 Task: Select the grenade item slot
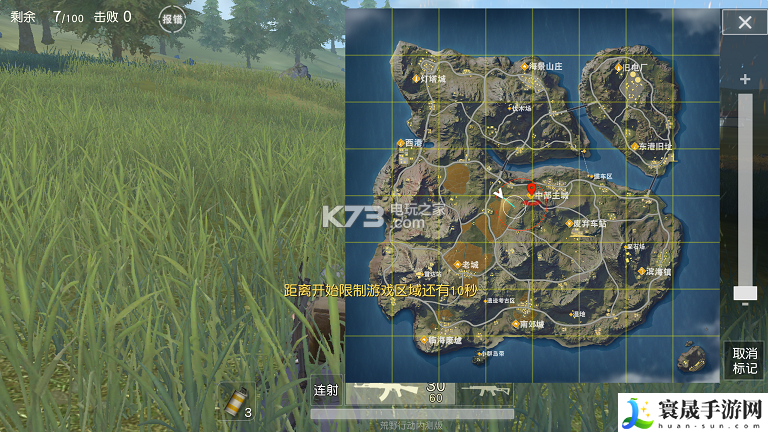pyautogui.click(x=237, y=403)
